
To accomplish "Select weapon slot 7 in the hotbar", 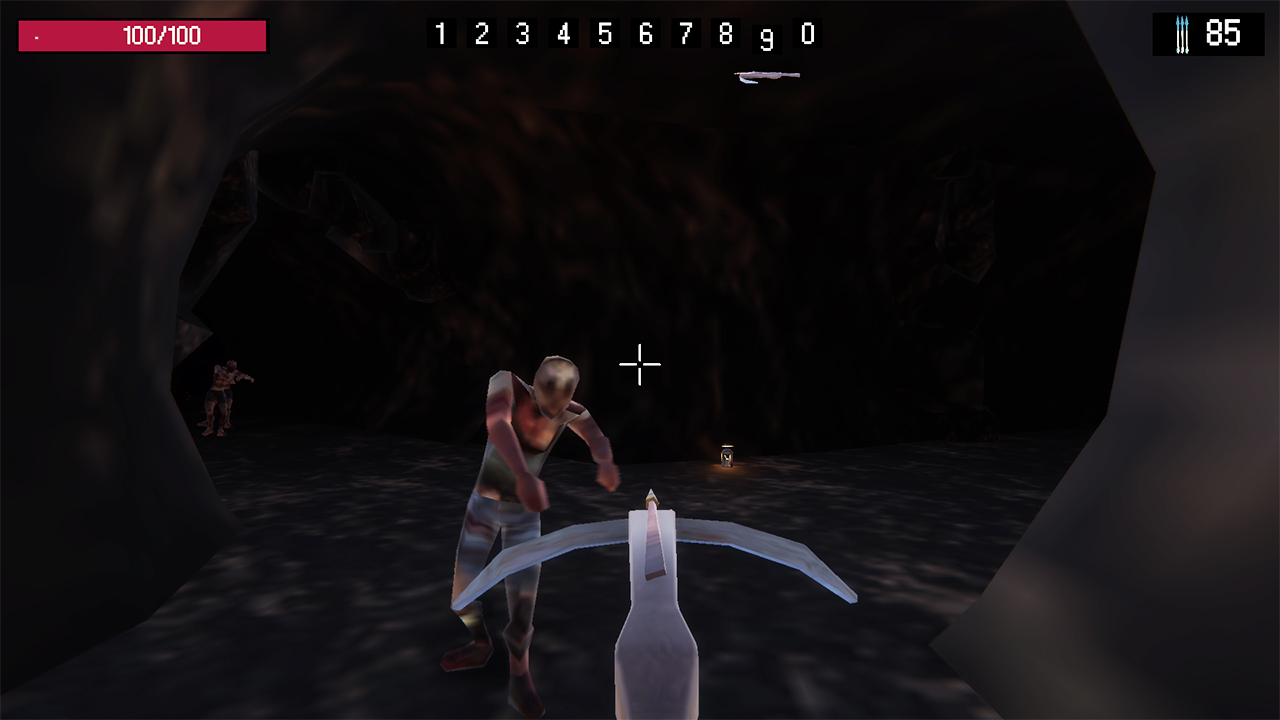I will (x=685, y=33).
